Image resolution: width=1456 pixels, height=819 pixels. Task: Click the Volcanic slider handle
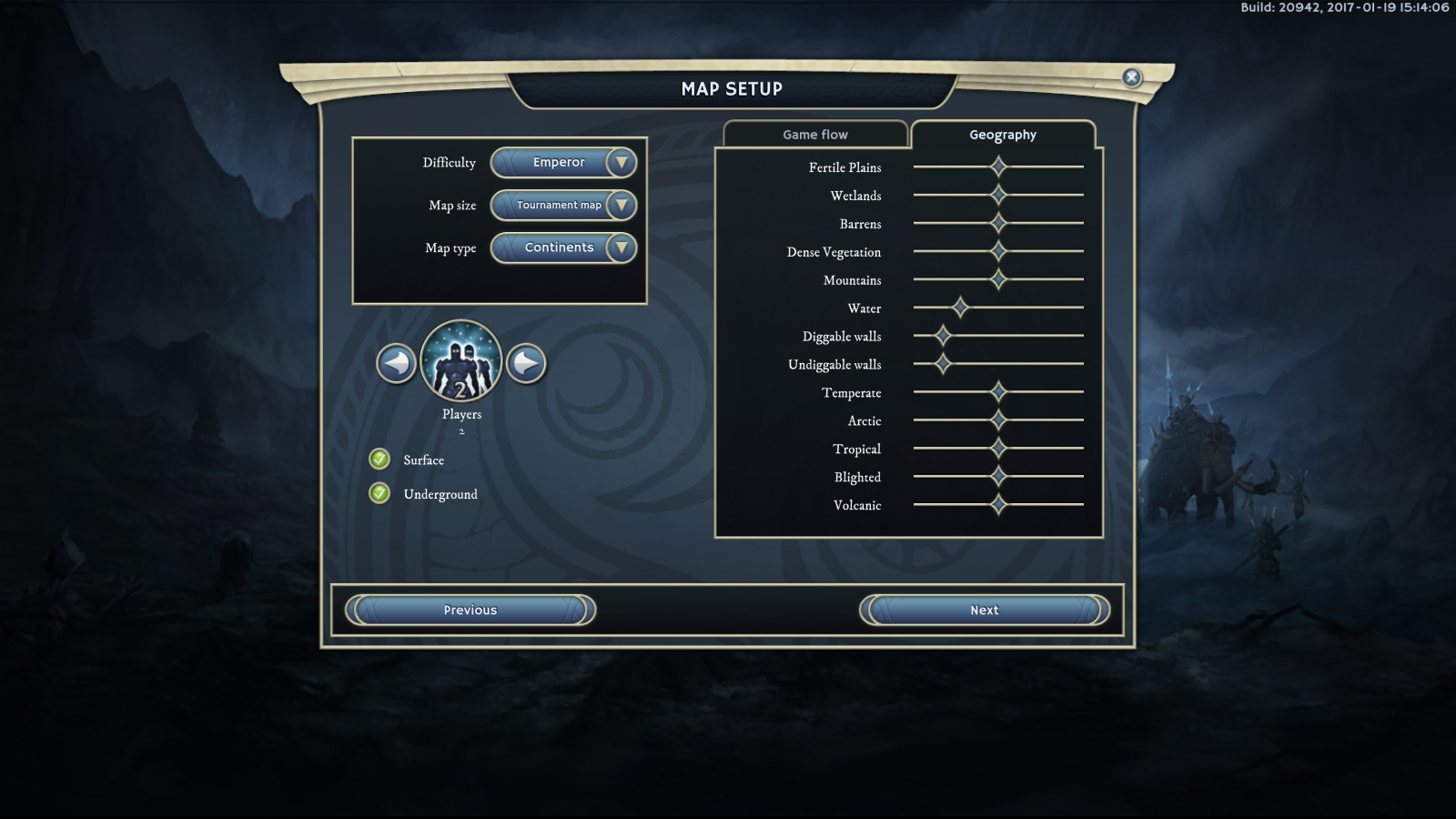[998, 504]
